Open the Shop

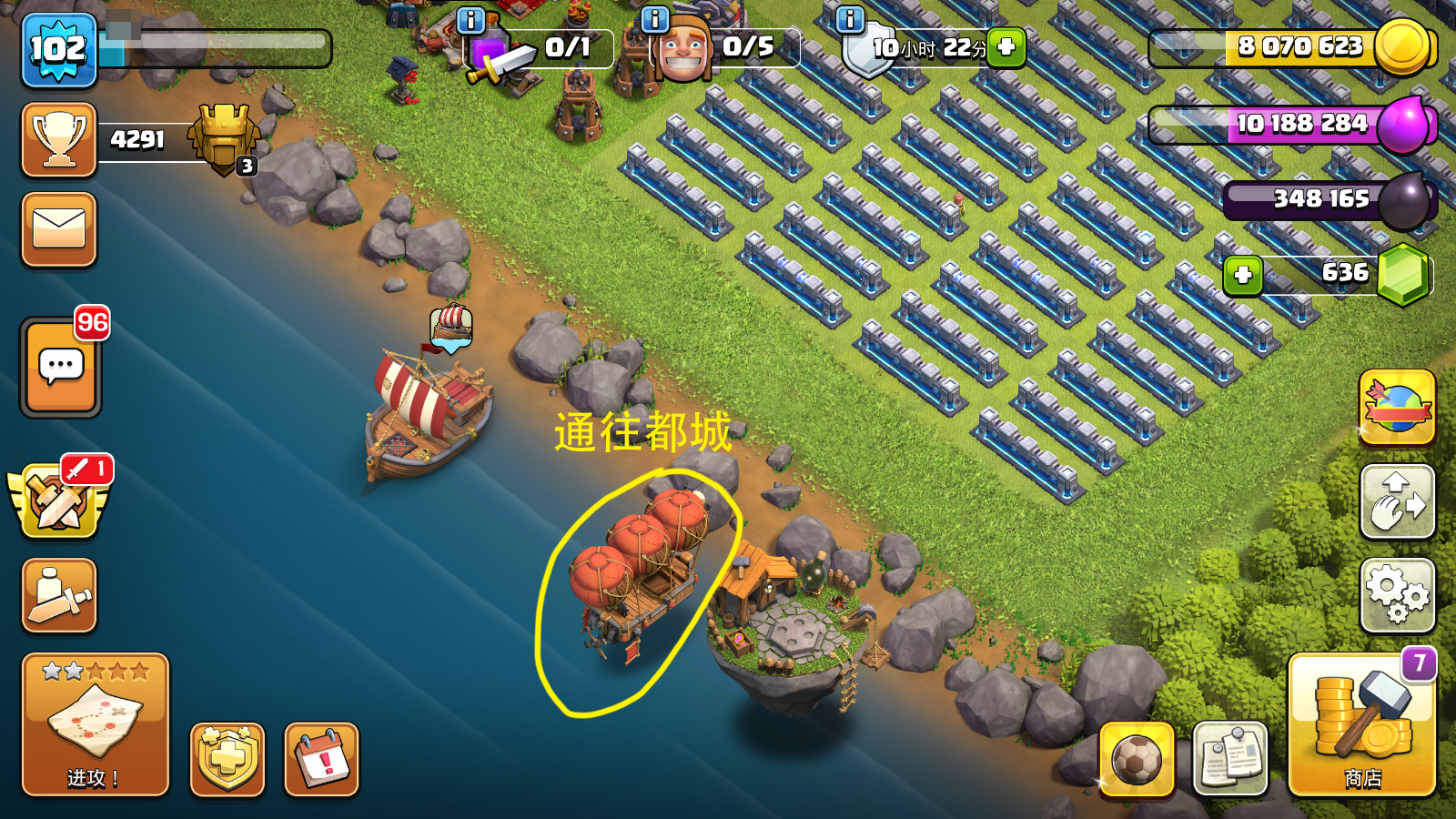[1361, 724]
